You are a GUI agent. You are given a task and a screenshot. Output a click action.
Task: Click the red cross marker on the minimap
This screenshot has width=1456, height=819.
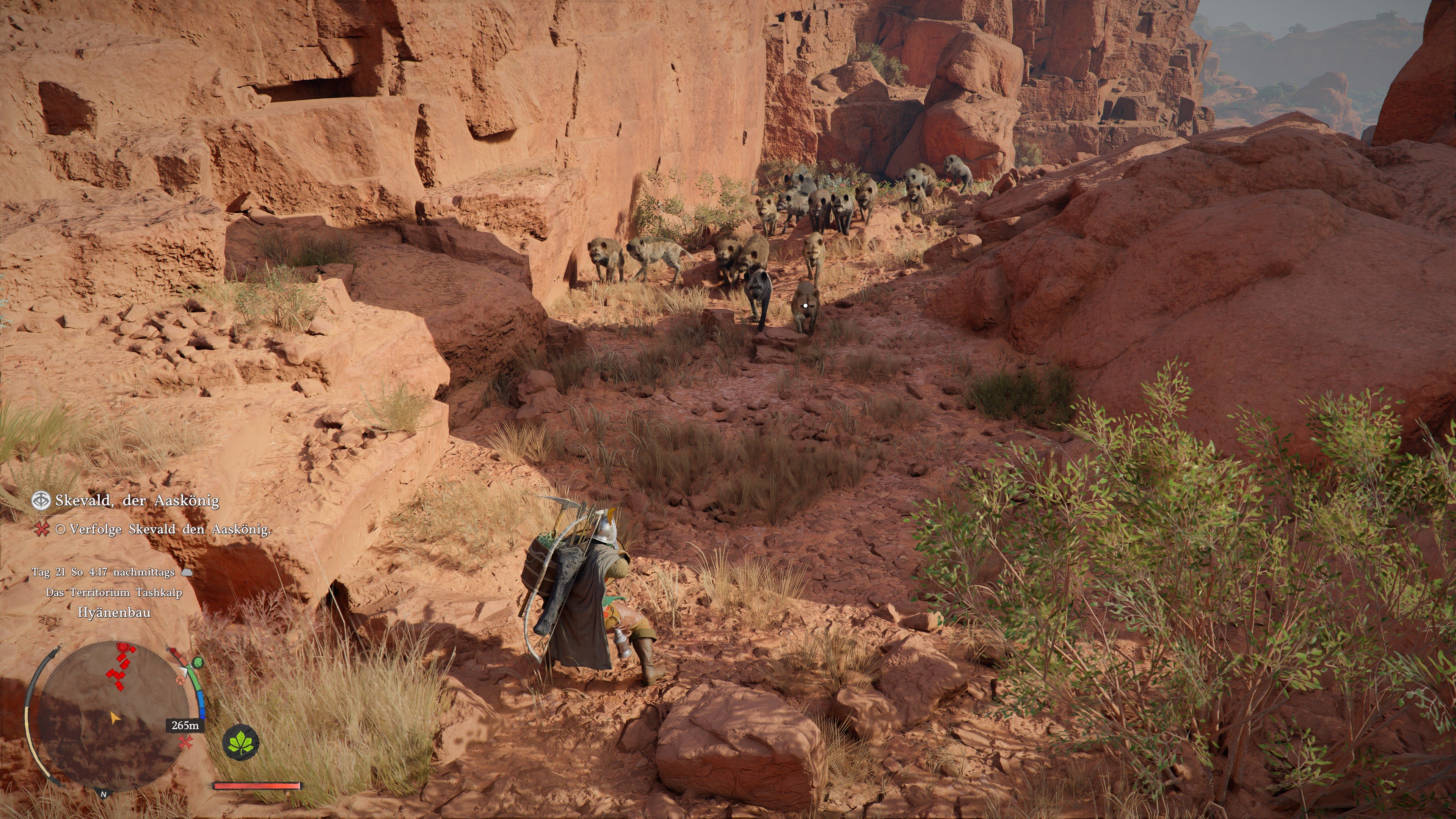tap(185, 742)
